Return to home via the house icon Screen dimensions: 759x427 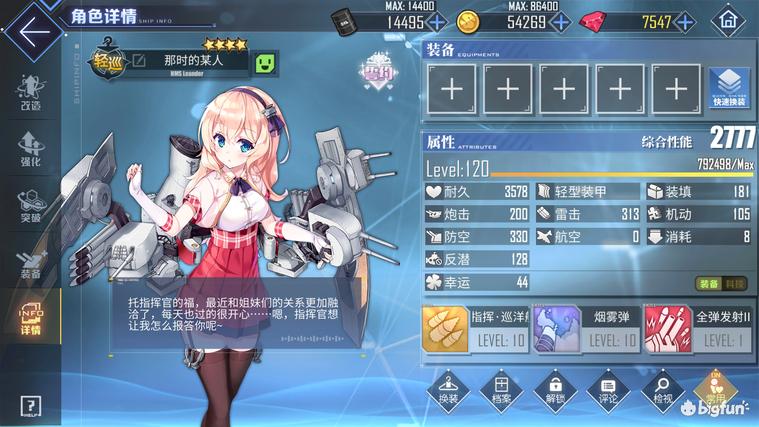tap(727, 22)
